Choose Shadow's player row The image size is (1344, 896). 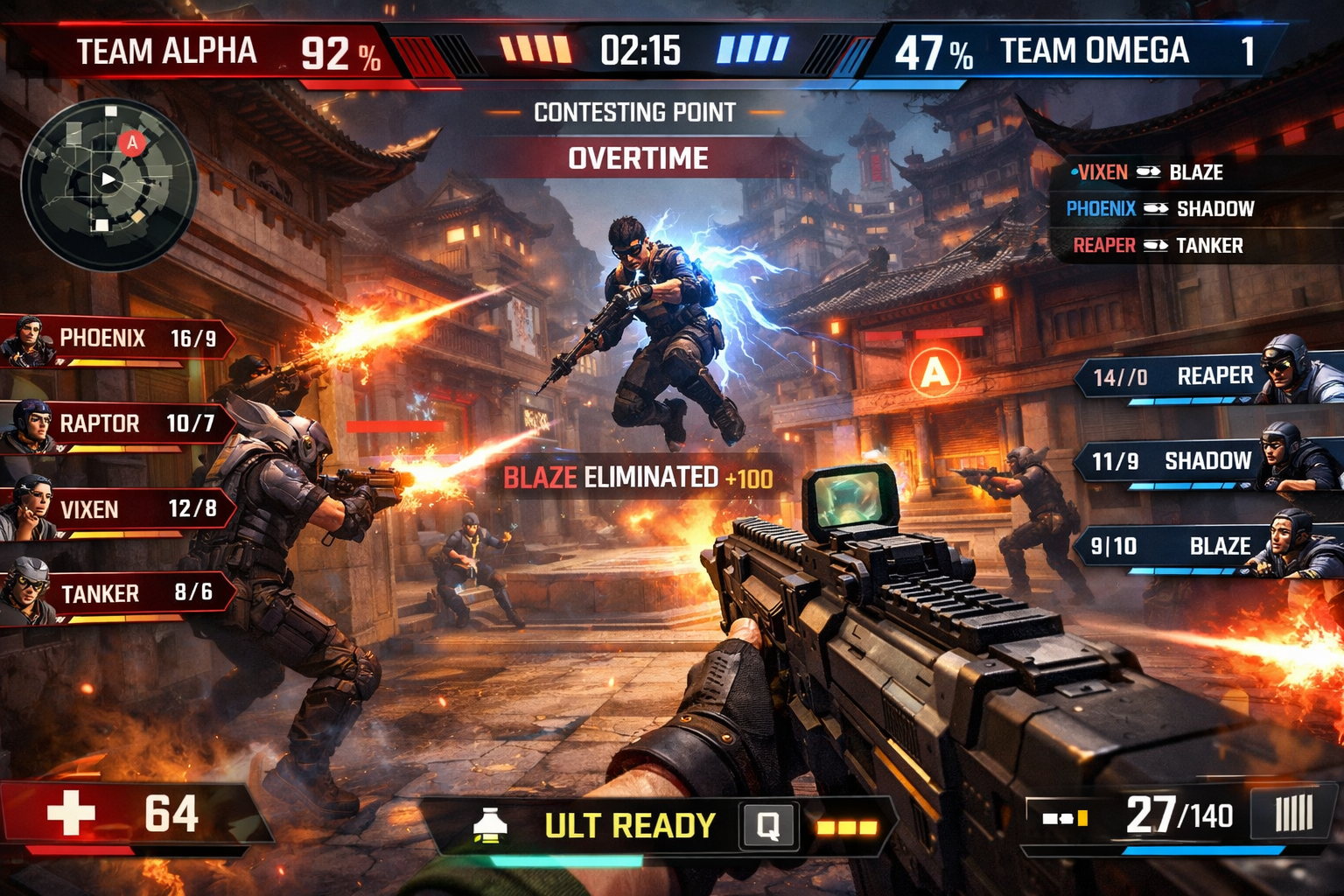1207,461
